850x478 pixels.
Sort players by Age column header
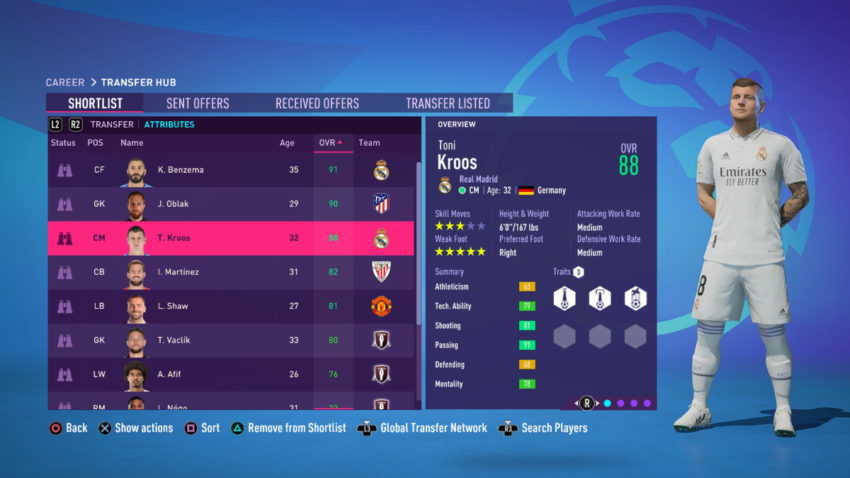point(286,143)
